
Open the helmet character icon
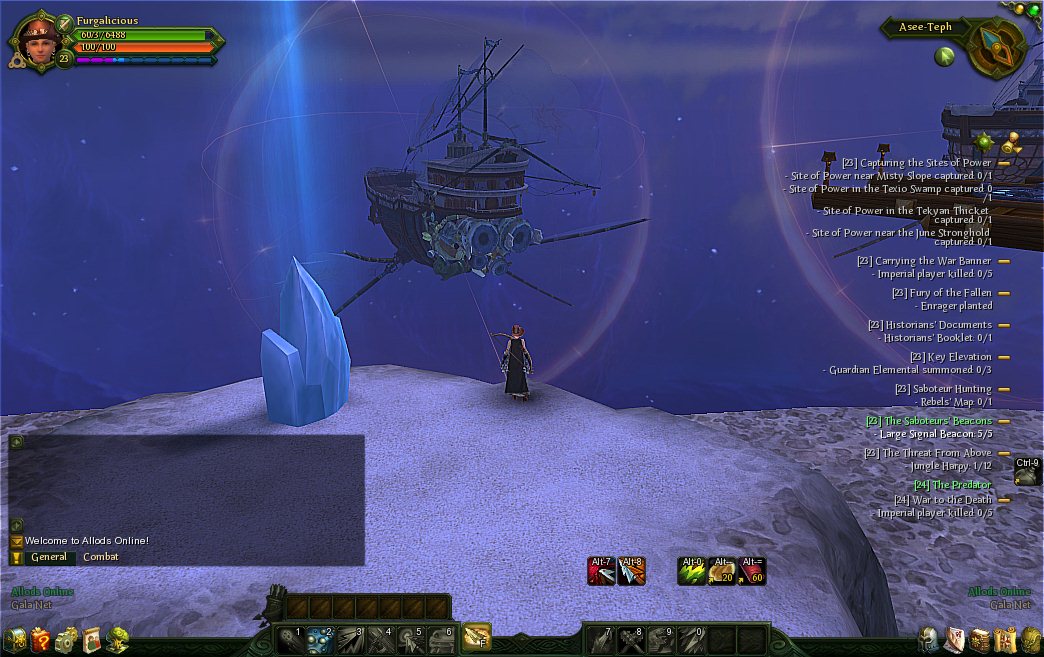pyautogui.click(x=928, y=640)
